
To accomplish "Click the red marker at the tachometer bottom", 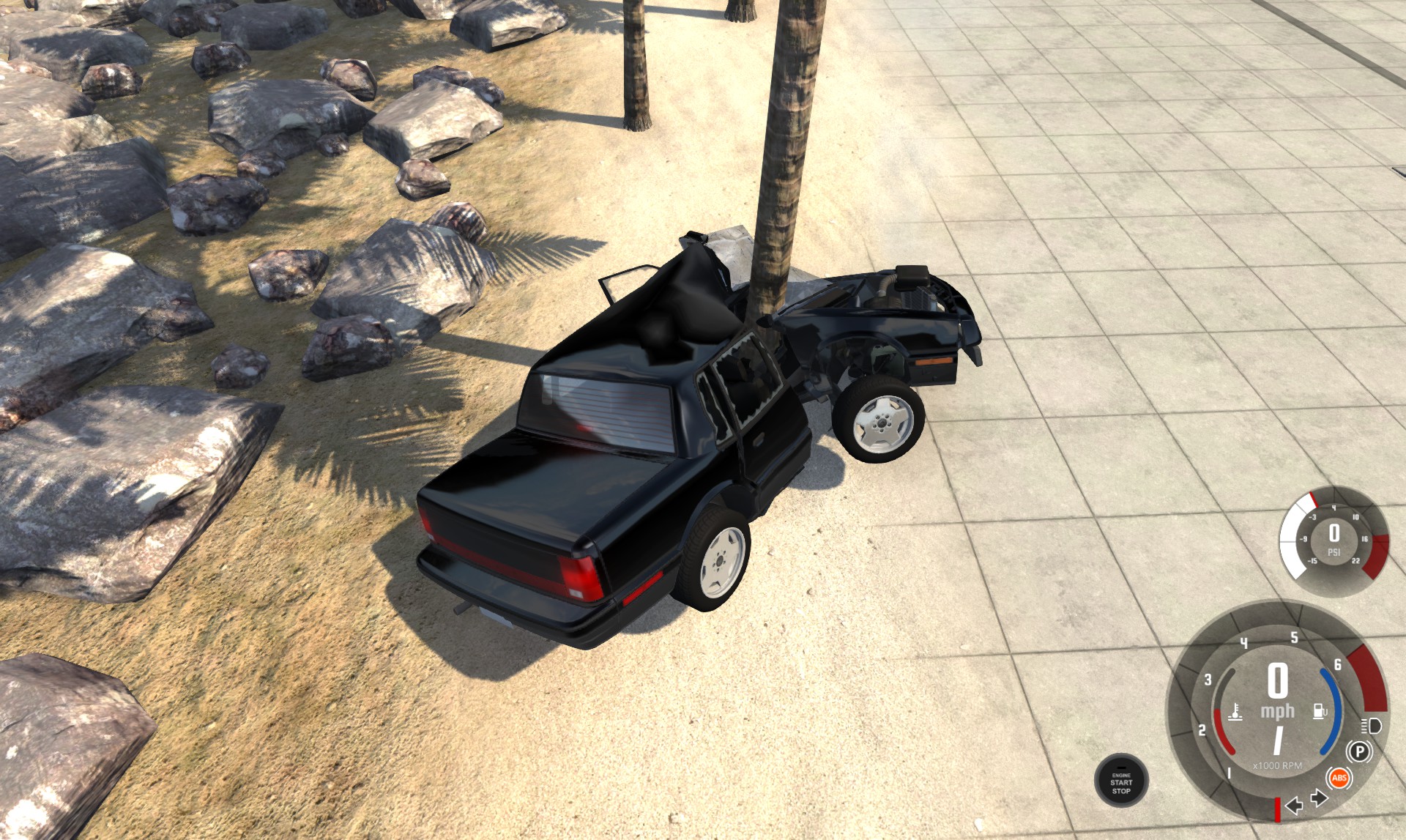I will click(1279, 810).
